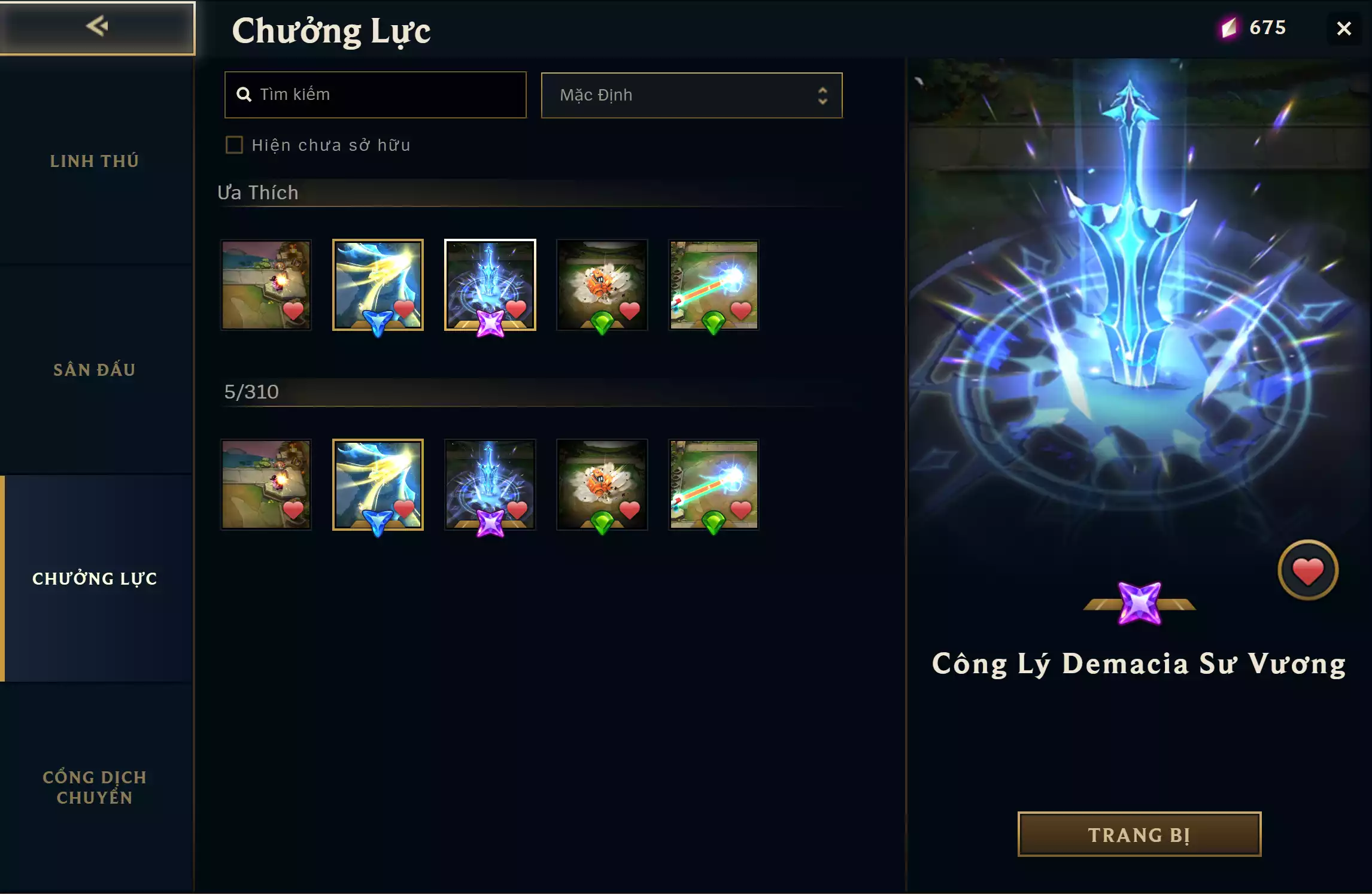
Task: Show the Cổng Dịch Chuyển tab
Action: pyautogui.click(x=95, y=787)
